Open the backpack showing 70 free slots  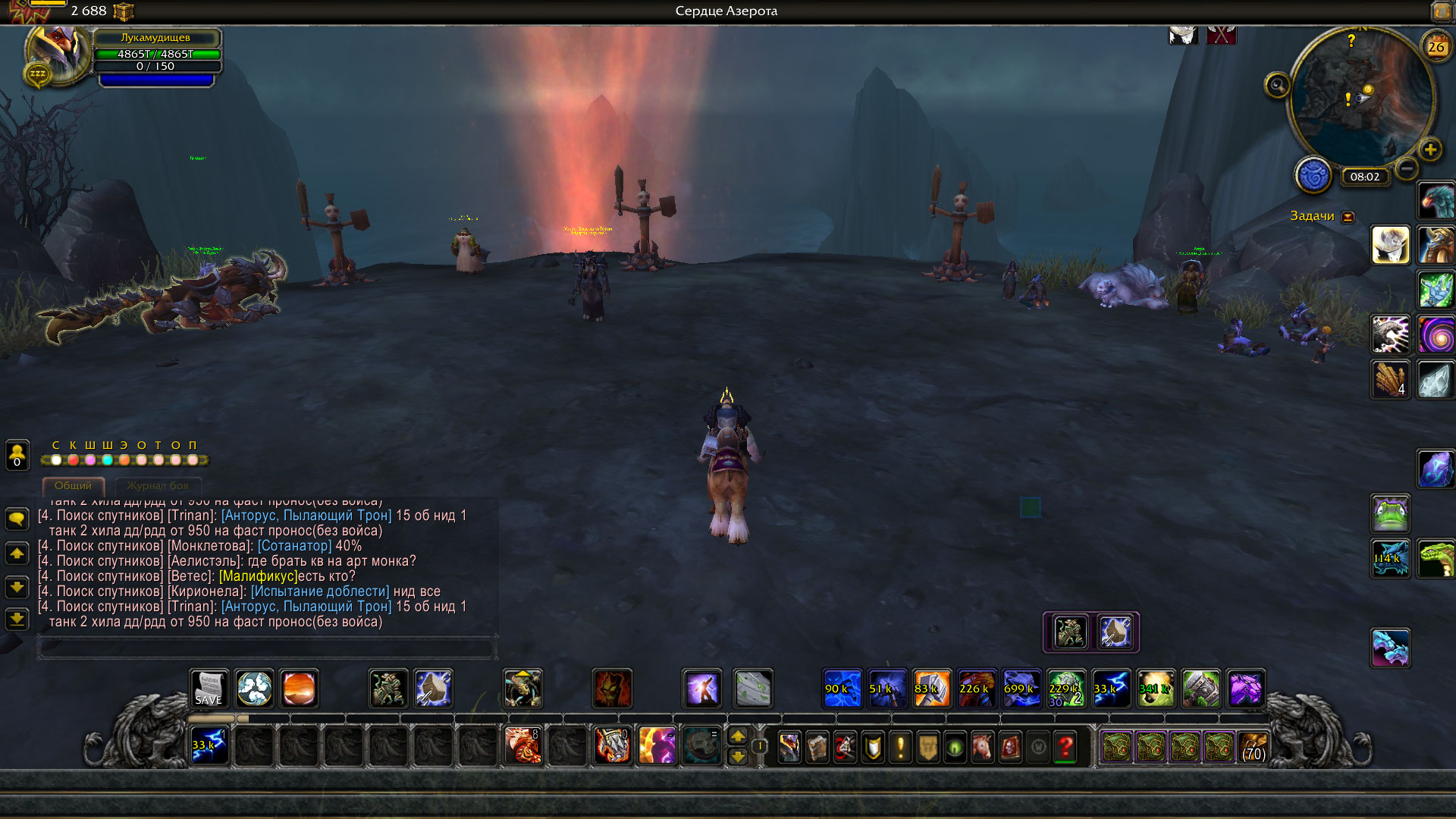pyautogui.click(x=1254, y=748)
